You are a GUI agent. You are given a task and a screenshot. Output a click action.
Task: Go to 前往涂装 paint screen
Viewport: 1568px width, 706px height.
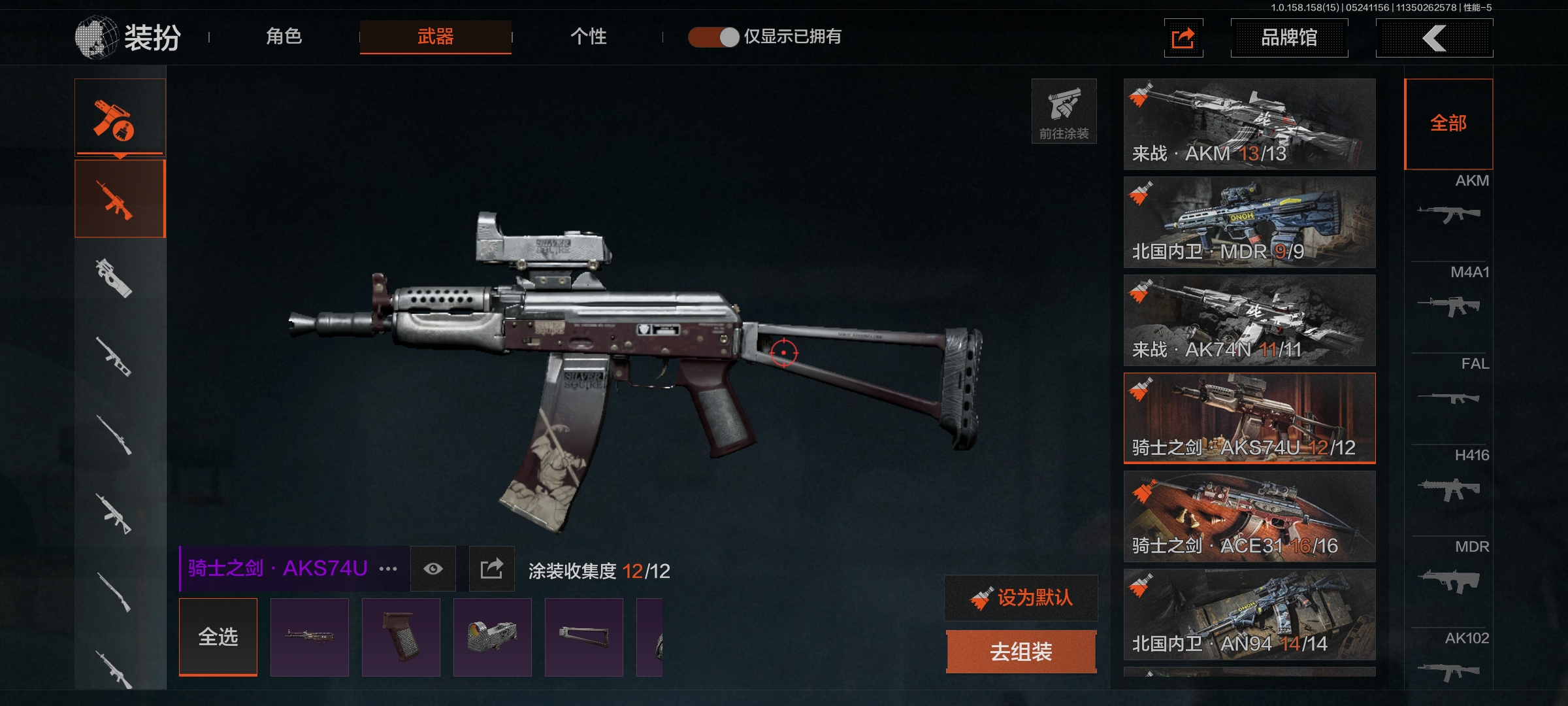click(1064, 111)
